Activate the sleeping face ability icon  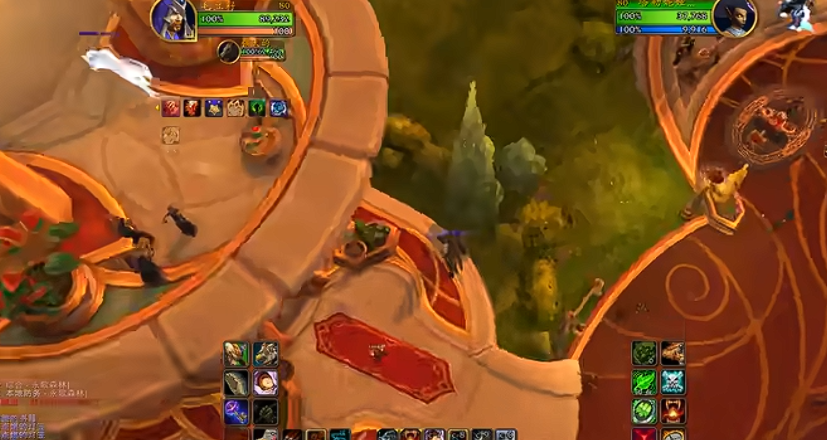(266, 382)
